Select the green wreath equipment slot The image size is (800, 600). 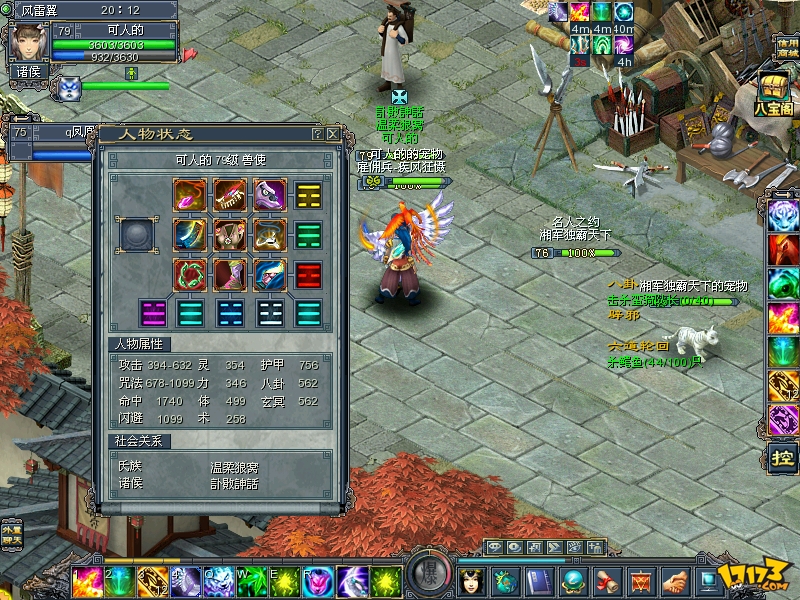point(190,274)
